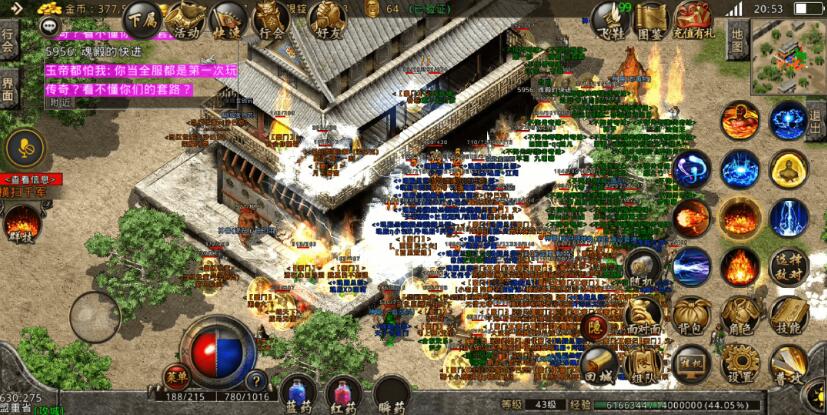
Task: Use the 红药 red potion
Action: [344, 393]
